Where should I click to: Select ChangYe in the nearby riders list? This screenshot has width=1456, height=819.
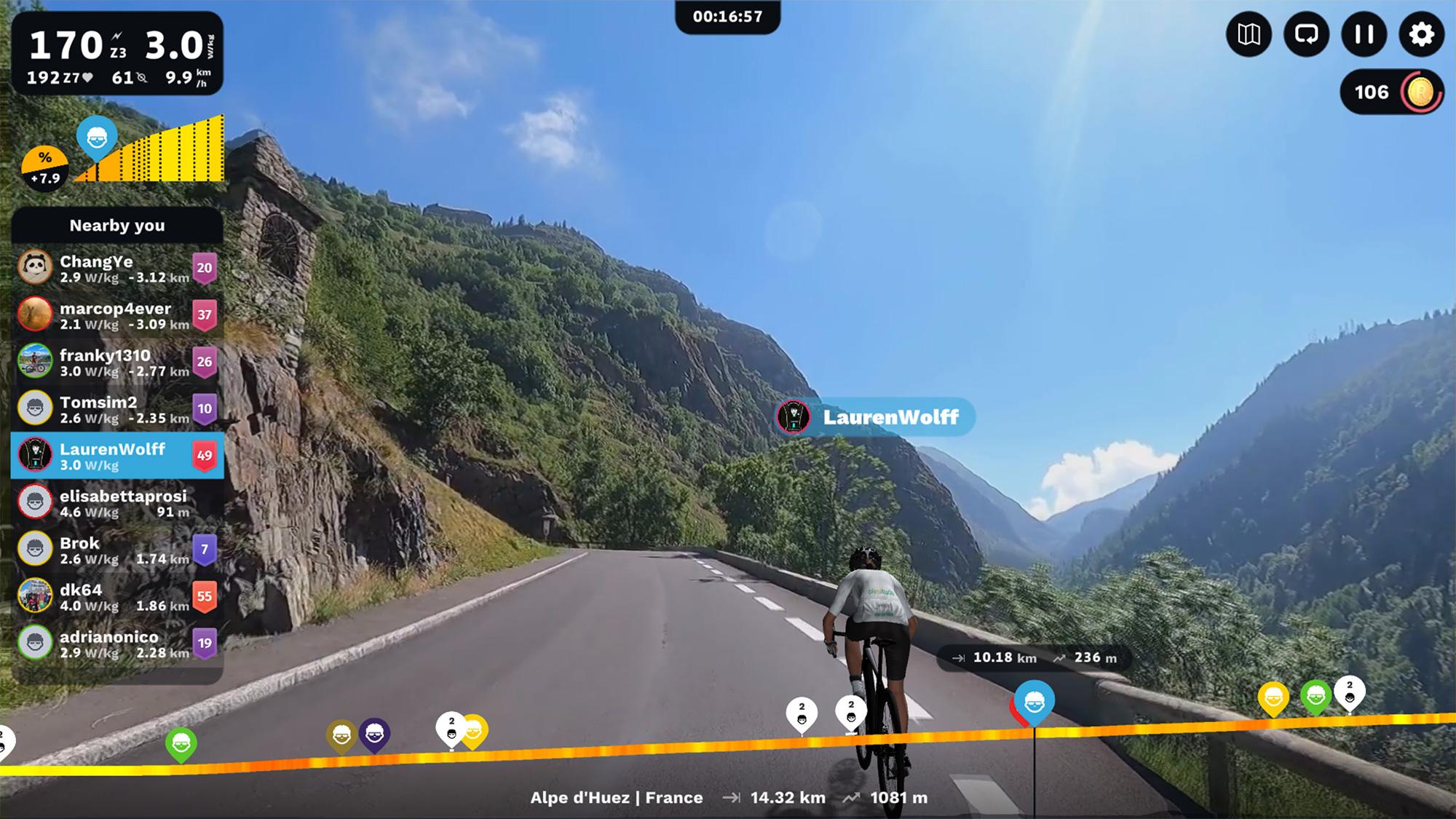pyautogui.click(x=116, y=268)
